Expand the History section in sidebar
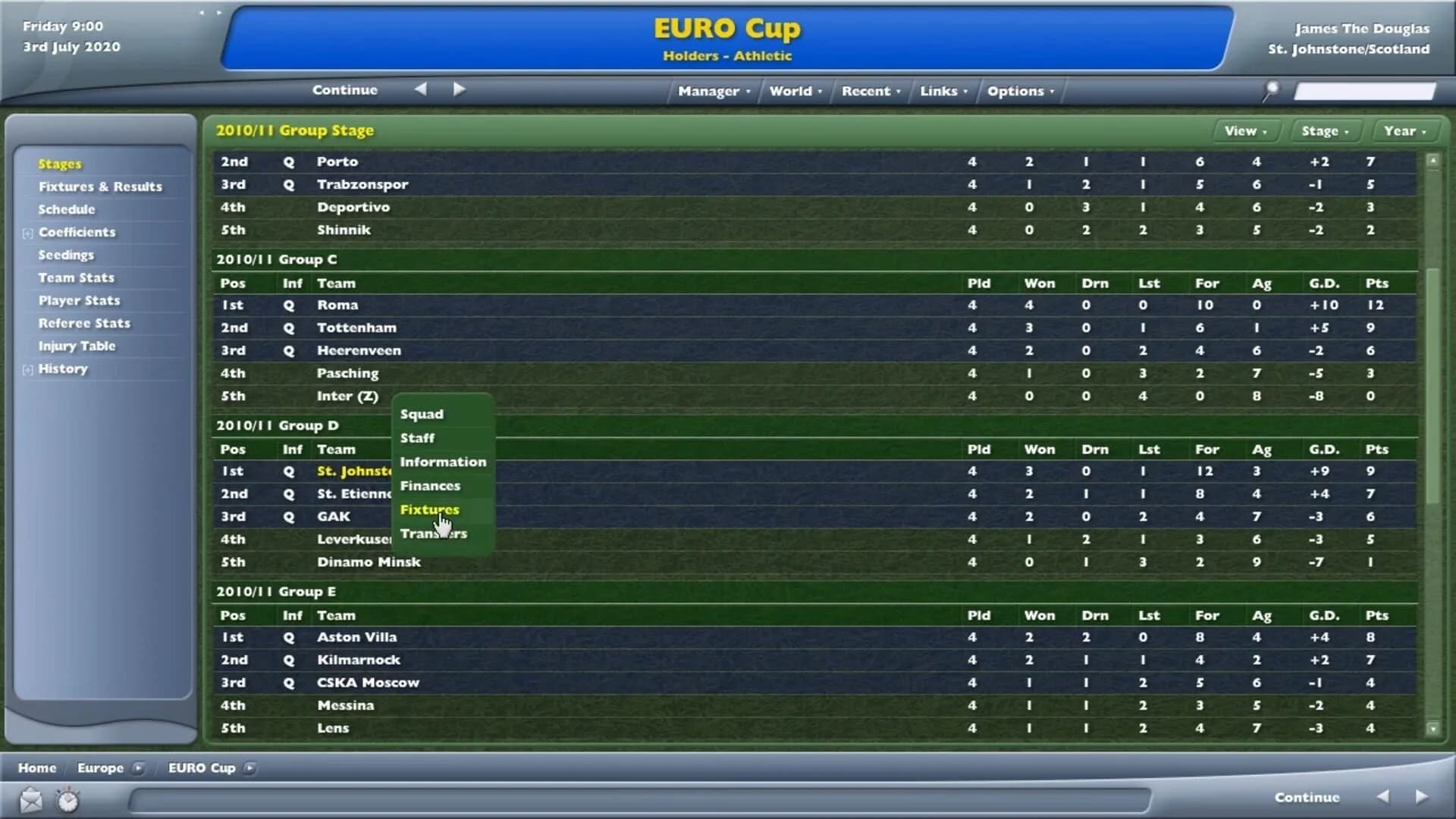This screenshot has height=819, width=1456. [27, 369]
